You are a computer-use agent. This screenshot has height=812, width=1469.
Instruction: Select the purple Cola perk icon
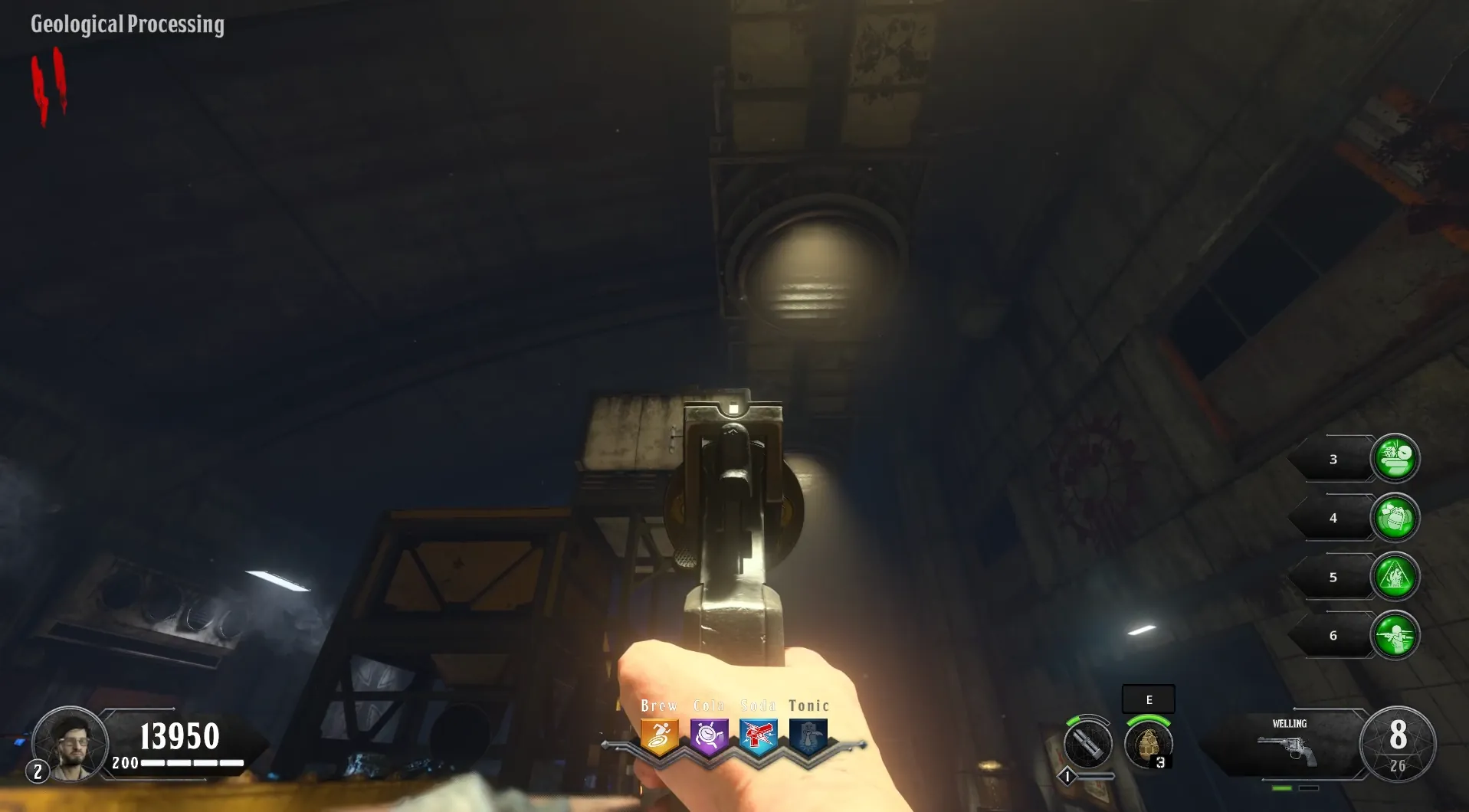tap(709, 736)
